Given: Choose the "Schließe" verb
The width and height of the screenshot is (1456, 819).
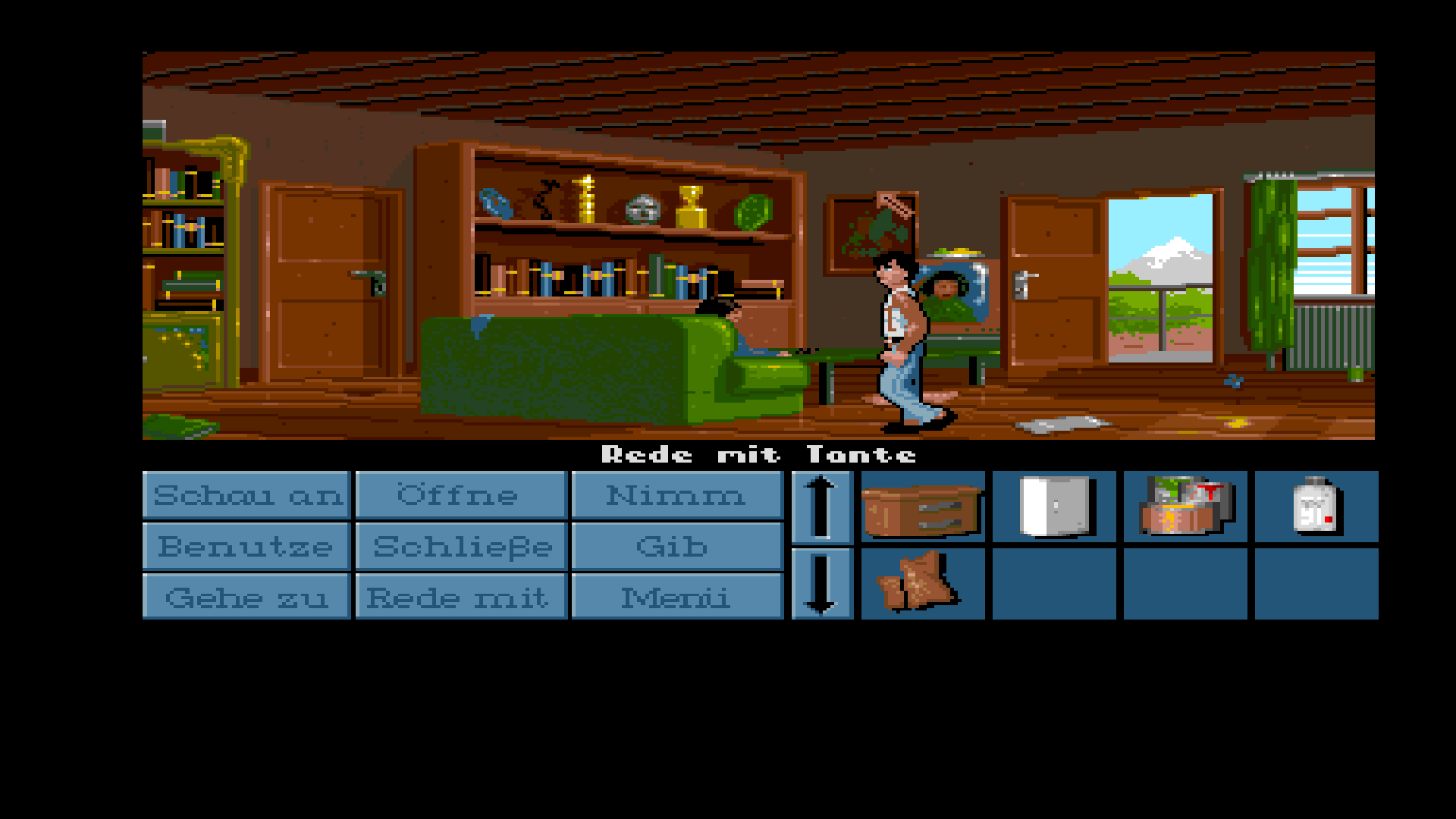Looking at the screenshot, I should (460, 546).
